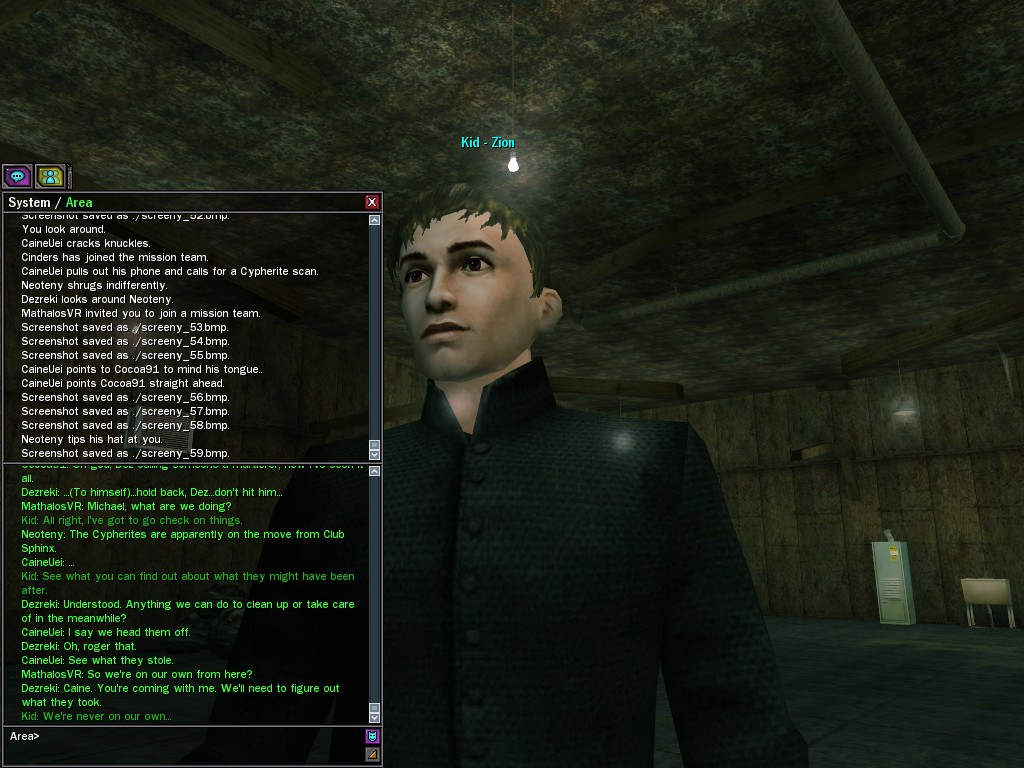Click the area chat's scroll-down arrow
The width and height of the screenshot is (1024, 768).
[374, 717]
